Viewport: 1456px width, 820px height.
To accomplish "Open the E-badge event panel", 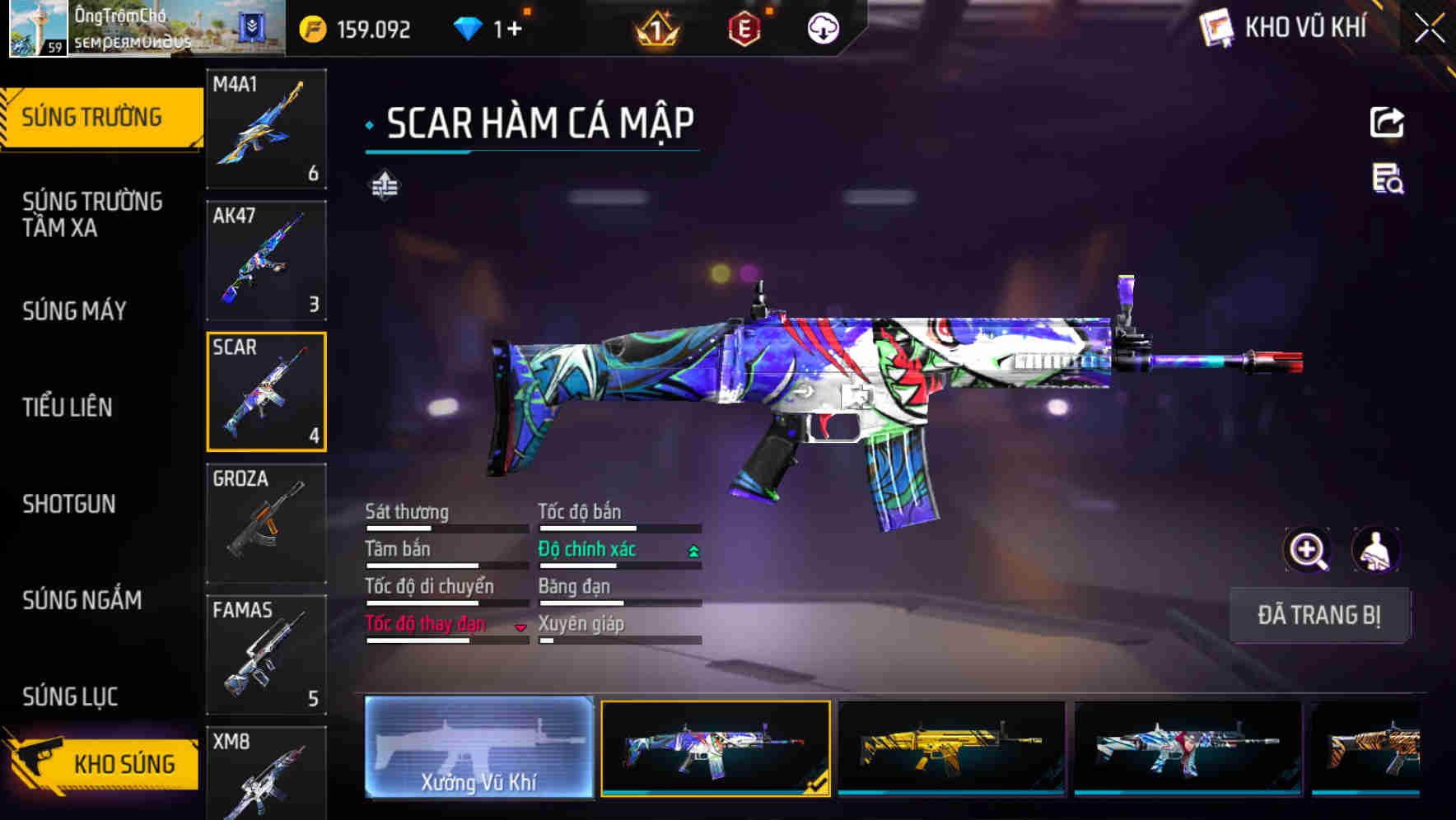I will (744, 27).
